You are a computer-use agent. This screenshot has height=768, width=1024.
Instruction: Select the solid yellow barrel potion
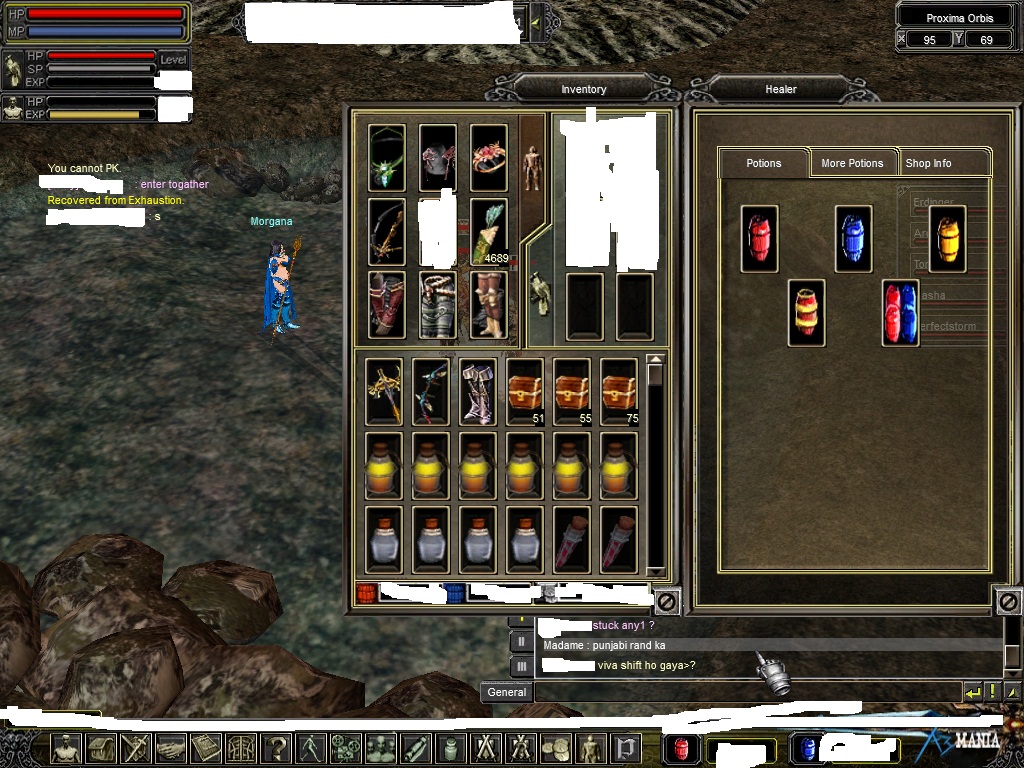coord(947,239)
